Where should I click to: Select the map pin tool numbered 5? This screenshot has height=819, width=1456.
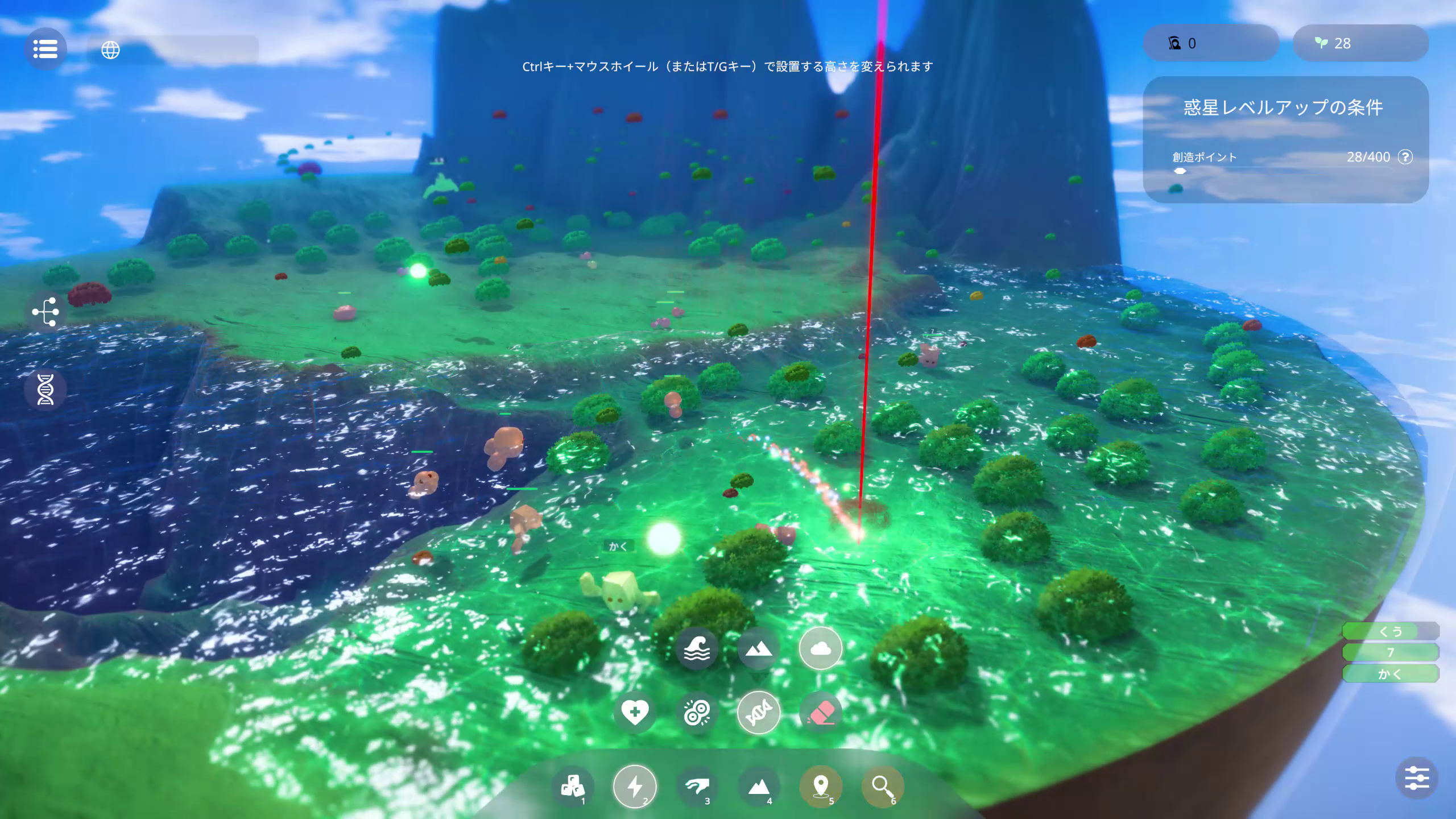pyautogui.click(x=821, y=787)
